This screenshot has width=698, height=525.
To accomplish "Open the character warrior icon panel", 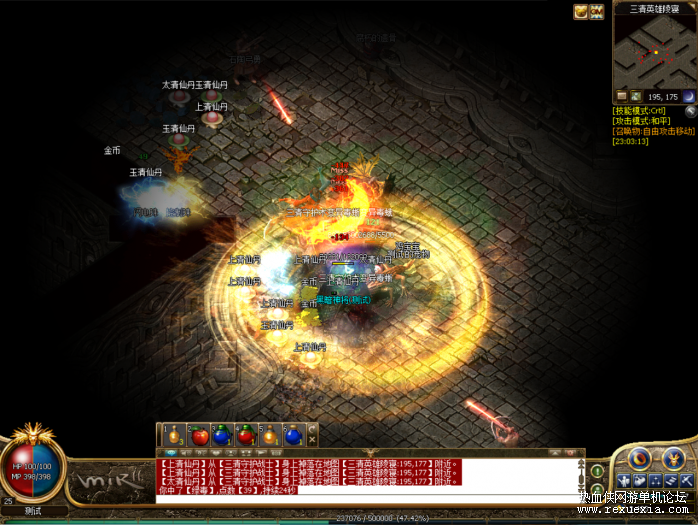I will (623, 481).
